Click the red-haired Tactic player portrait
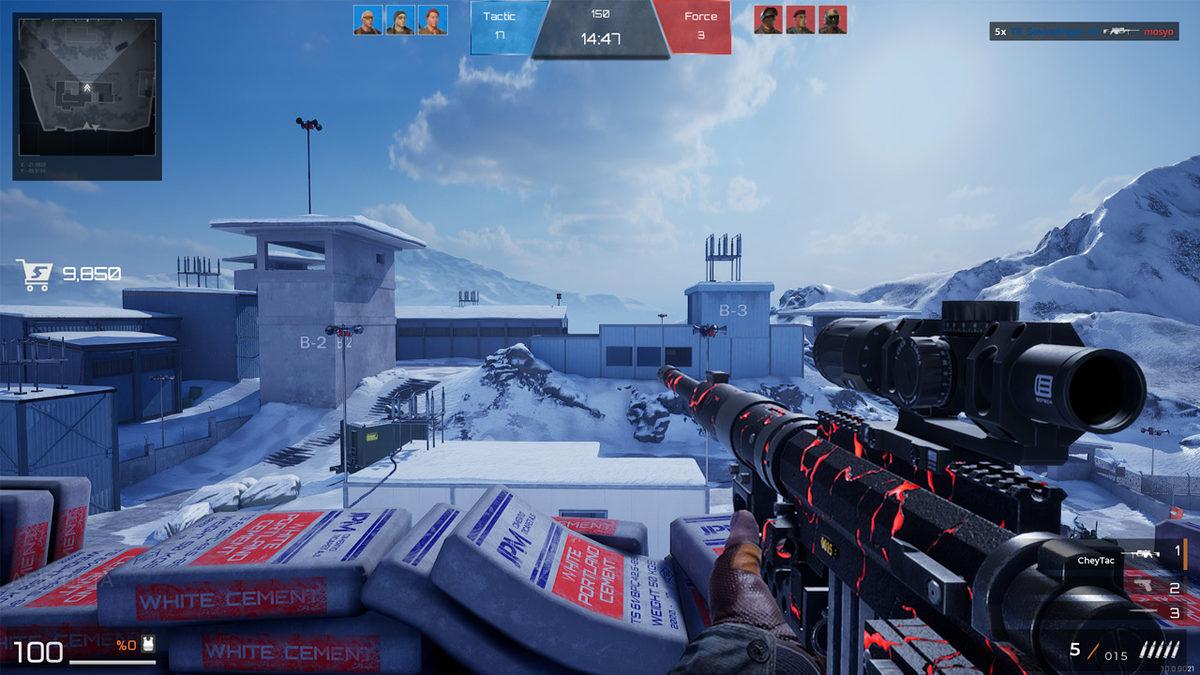The image size is (1200, 675). 432,20
